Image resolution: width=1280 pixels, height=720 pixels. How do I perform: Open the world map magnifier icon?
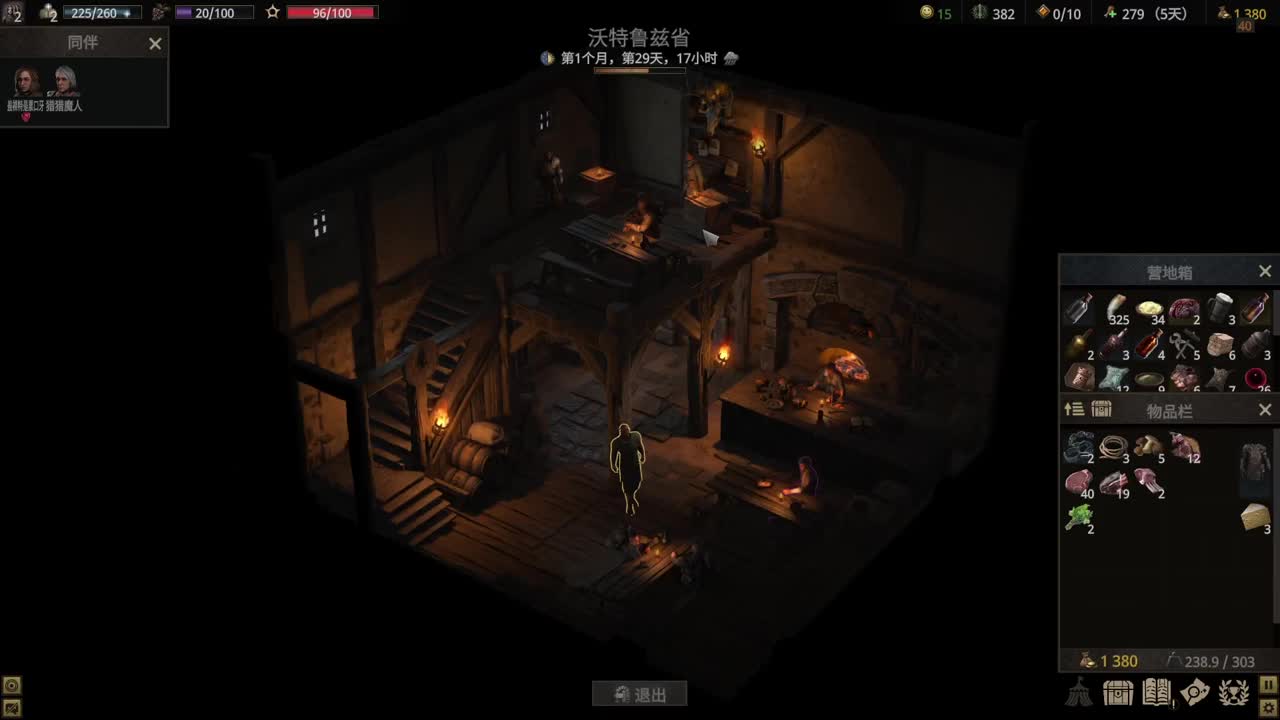click(x=1194, y=693)
